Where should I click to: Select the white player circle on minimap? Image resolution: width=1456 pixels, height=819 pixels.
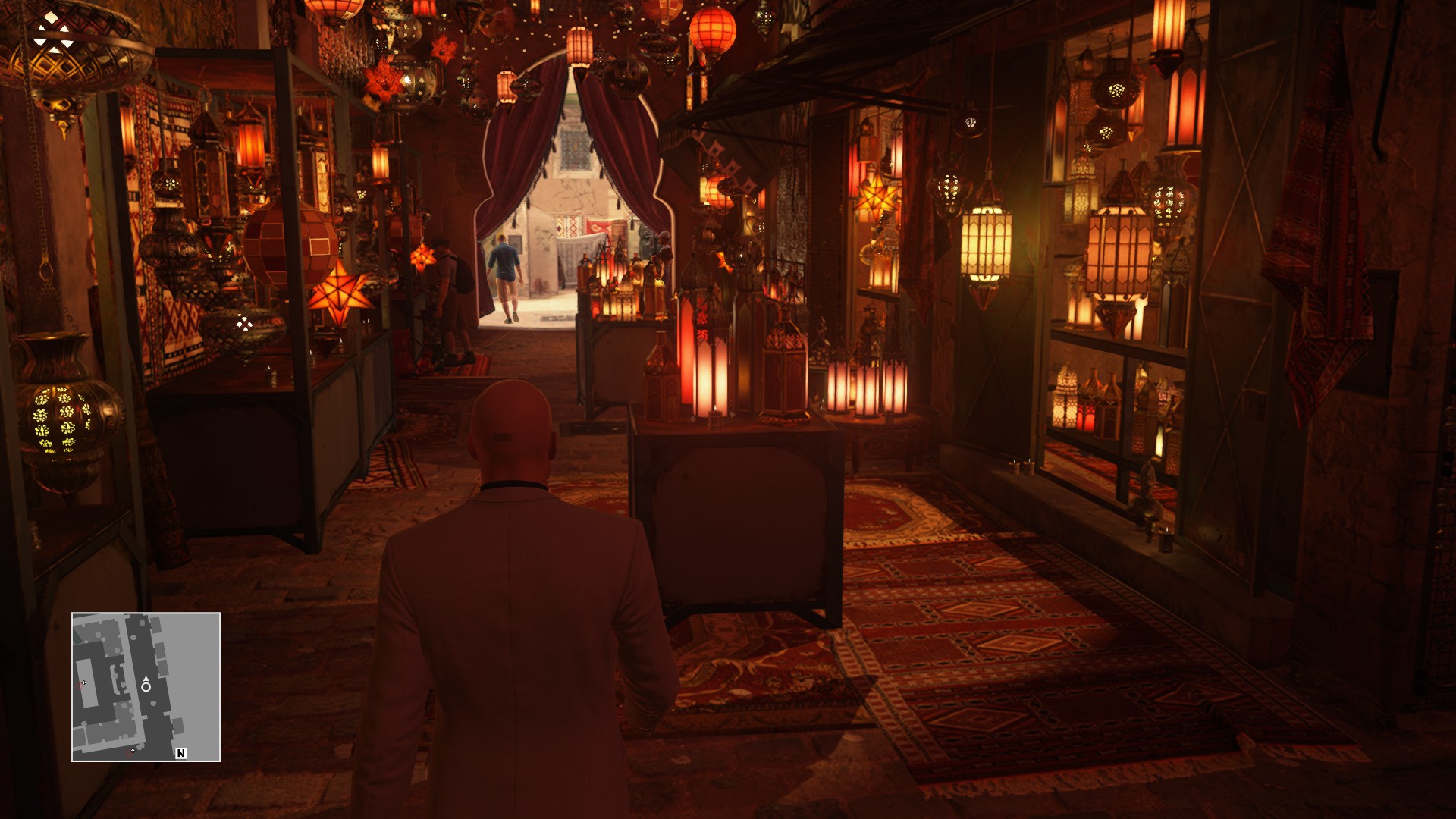[146, 687]
